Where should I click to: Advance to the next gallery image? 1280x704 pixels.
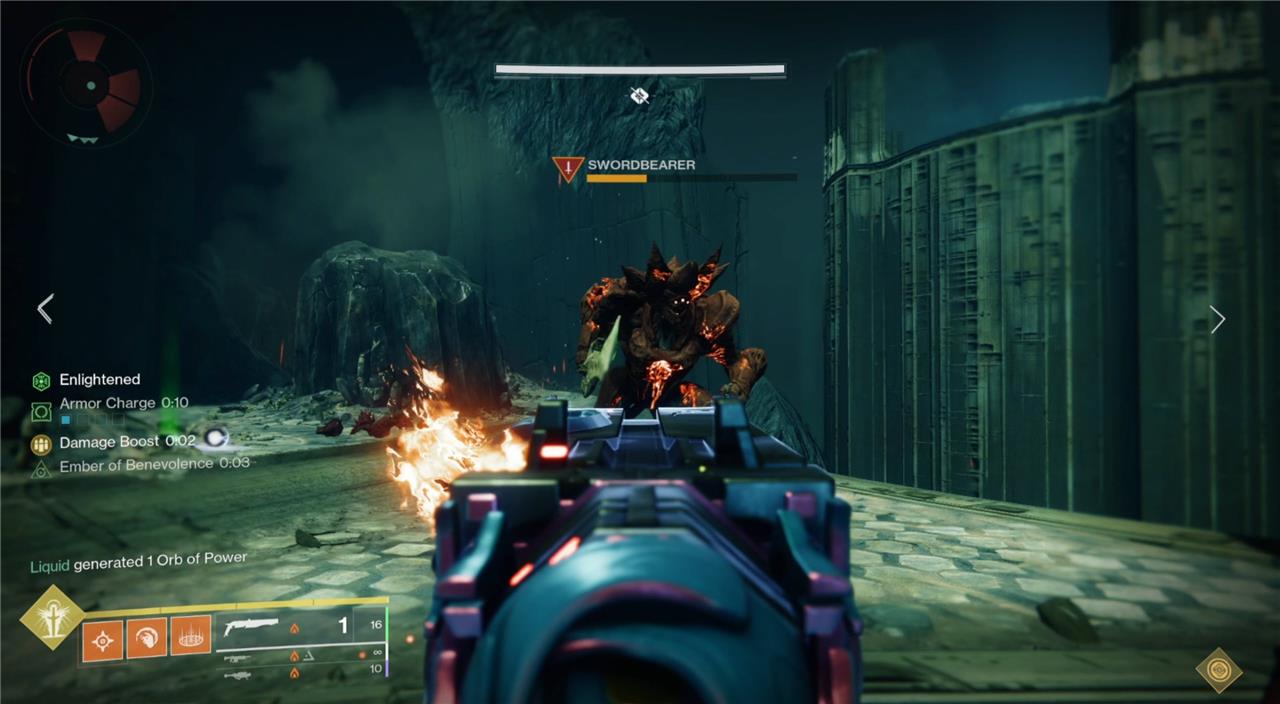click(1217, 320)
